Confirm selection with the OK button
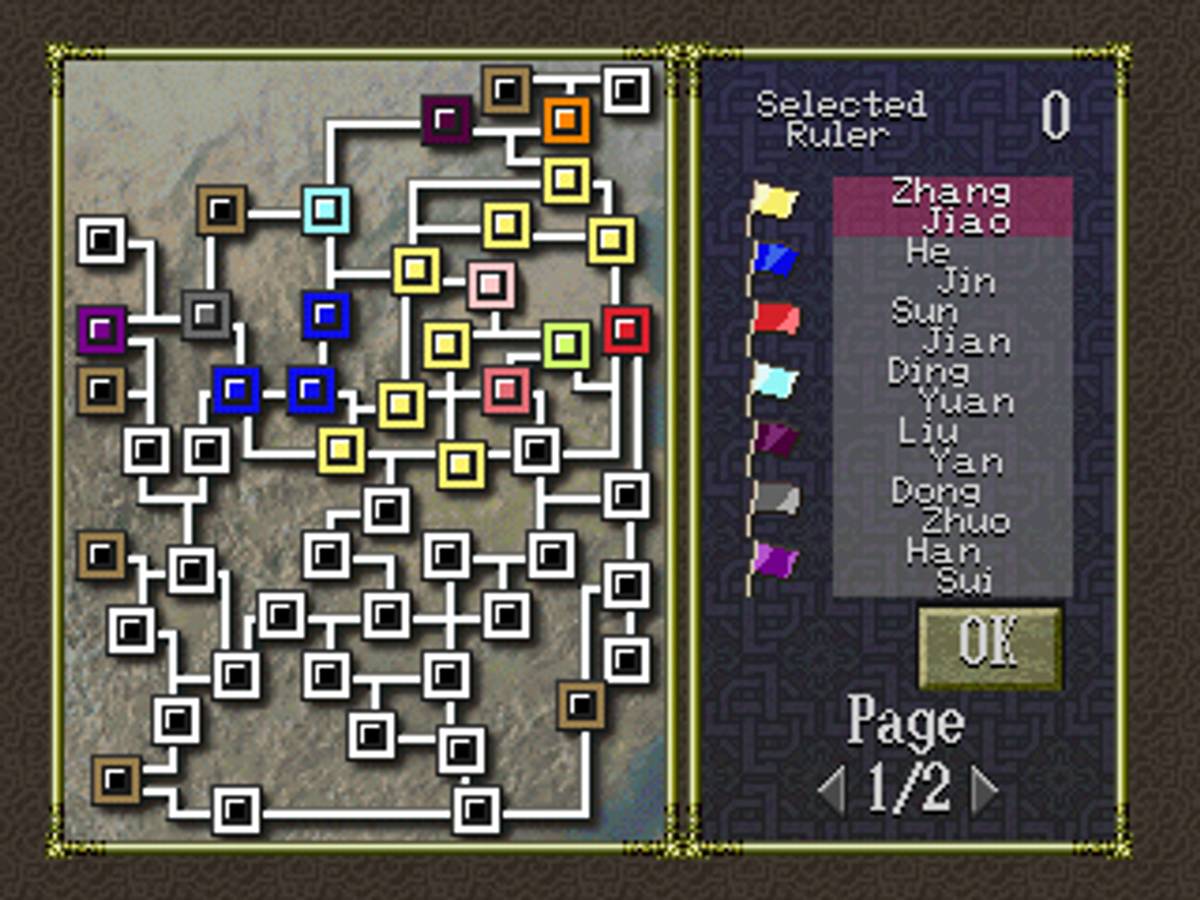The height and width of the screenshot is (900, 1200). [989, 646]
